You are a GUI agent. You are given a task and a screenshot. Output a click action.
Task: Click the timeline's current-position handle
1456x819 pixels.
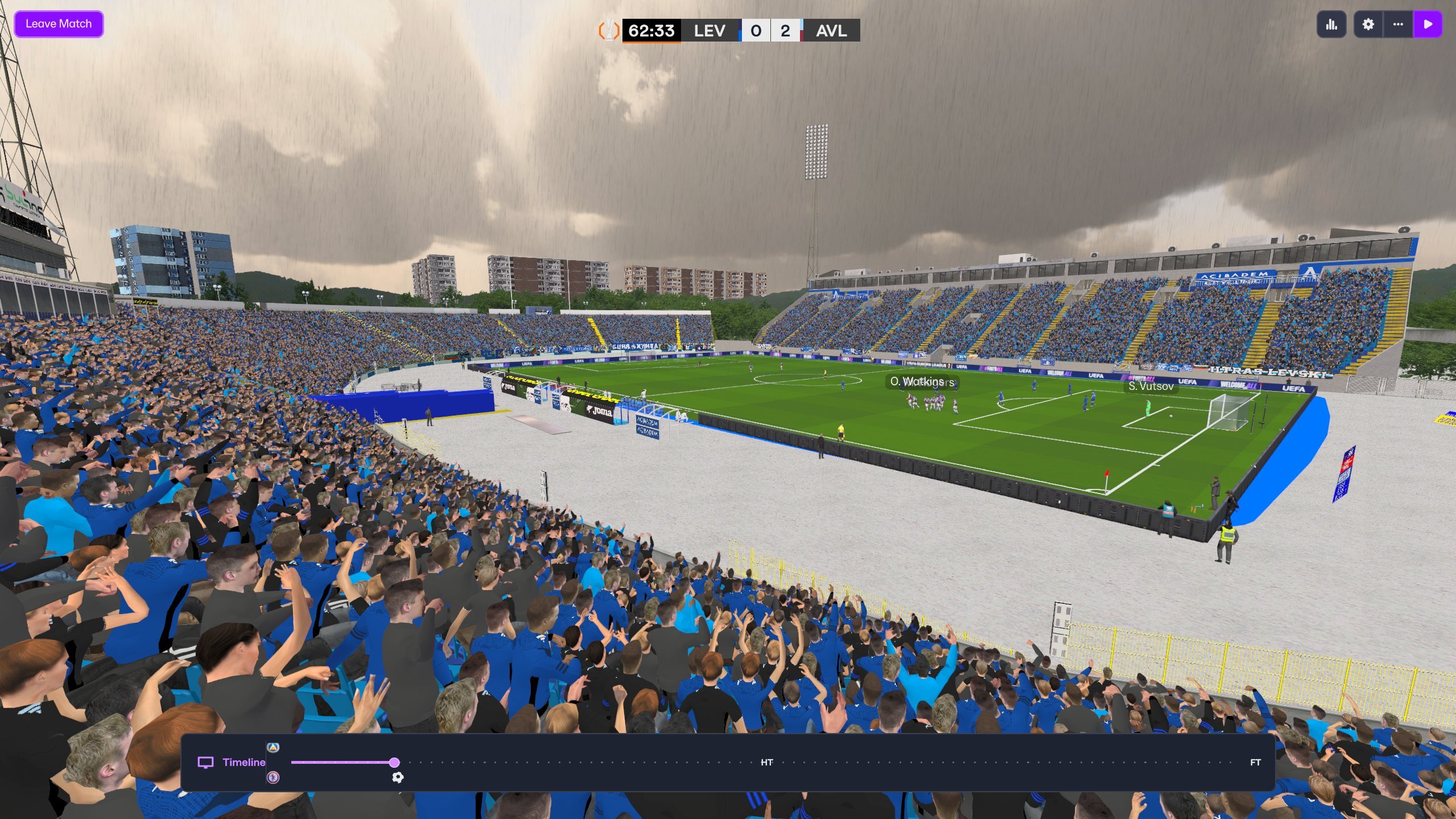pyautogui.click(x=394, y=762)
